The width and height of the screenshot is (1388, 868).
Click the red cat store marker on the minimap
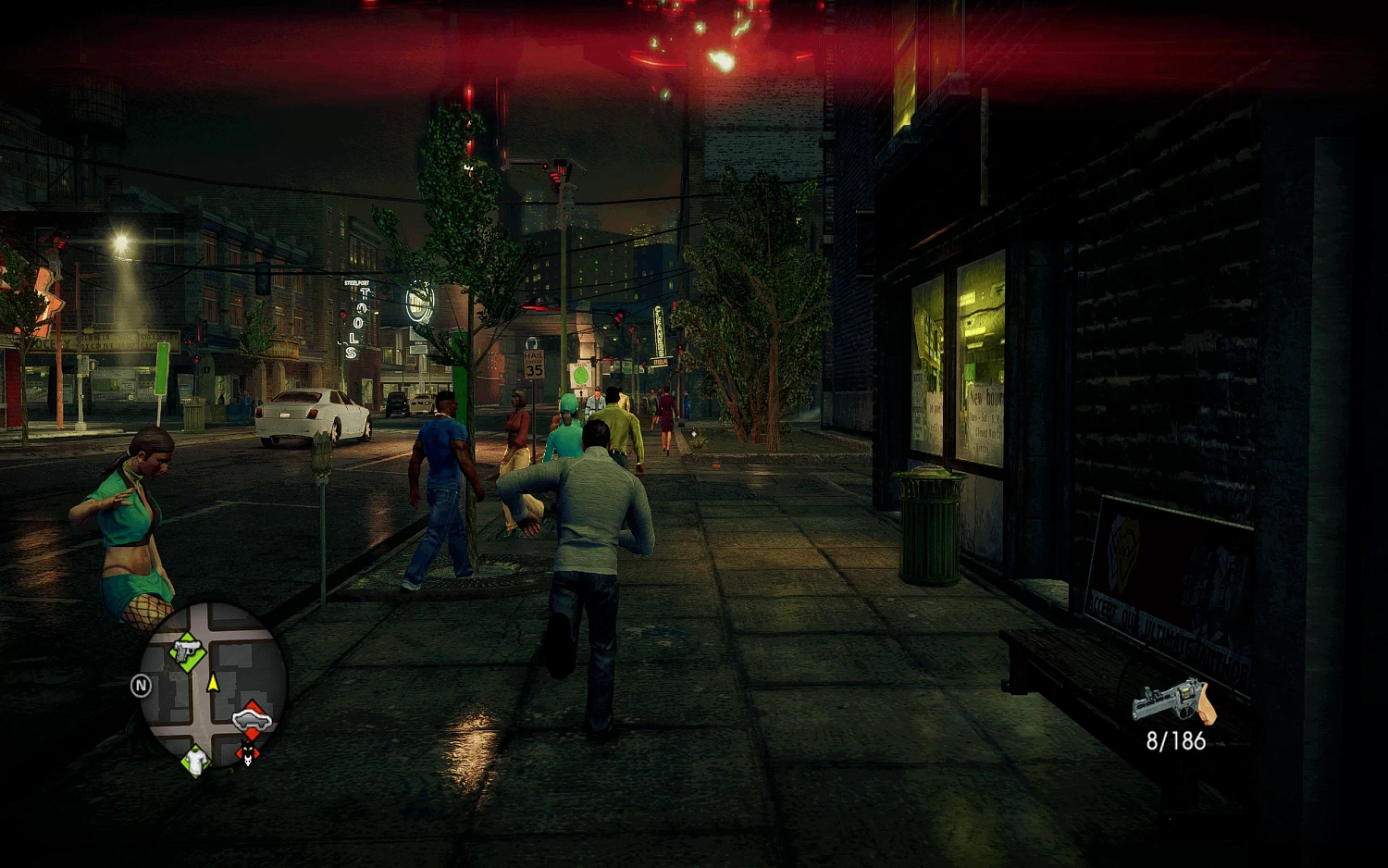[x=247, y=753]
